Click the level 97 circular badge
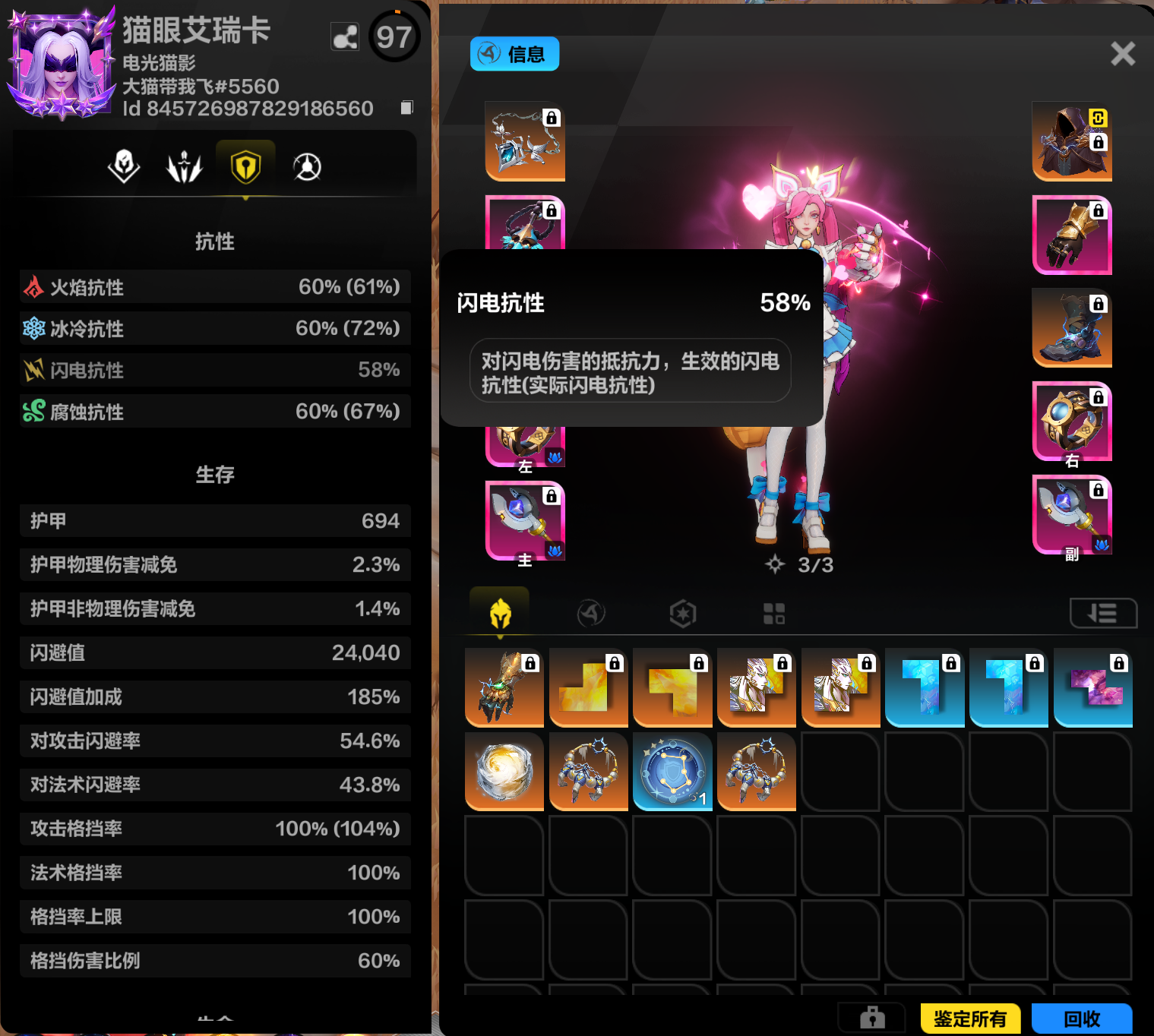Viewport: 1154px width, 1036px height. point(394,36)
